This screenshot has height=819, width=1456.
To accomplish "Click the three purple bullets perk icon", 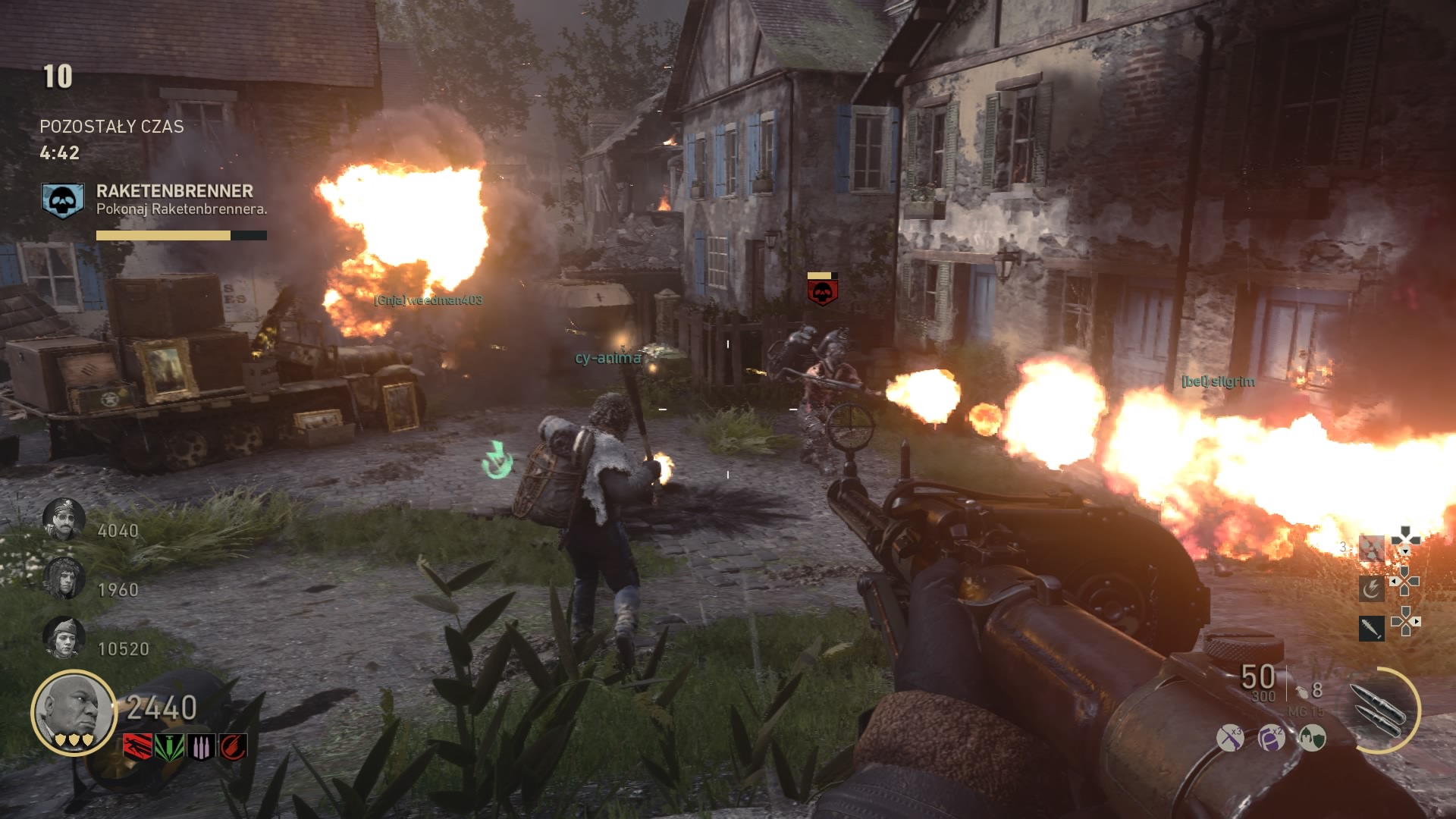I will (x=200, y=747).
